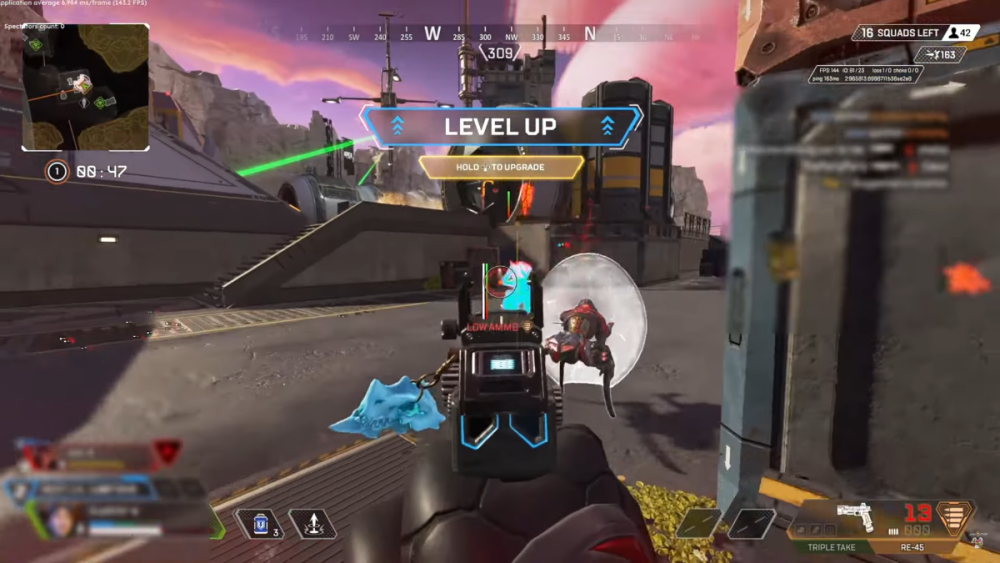Use the shield battery item slot
1000x563 pixels.
tap(257, 524)
